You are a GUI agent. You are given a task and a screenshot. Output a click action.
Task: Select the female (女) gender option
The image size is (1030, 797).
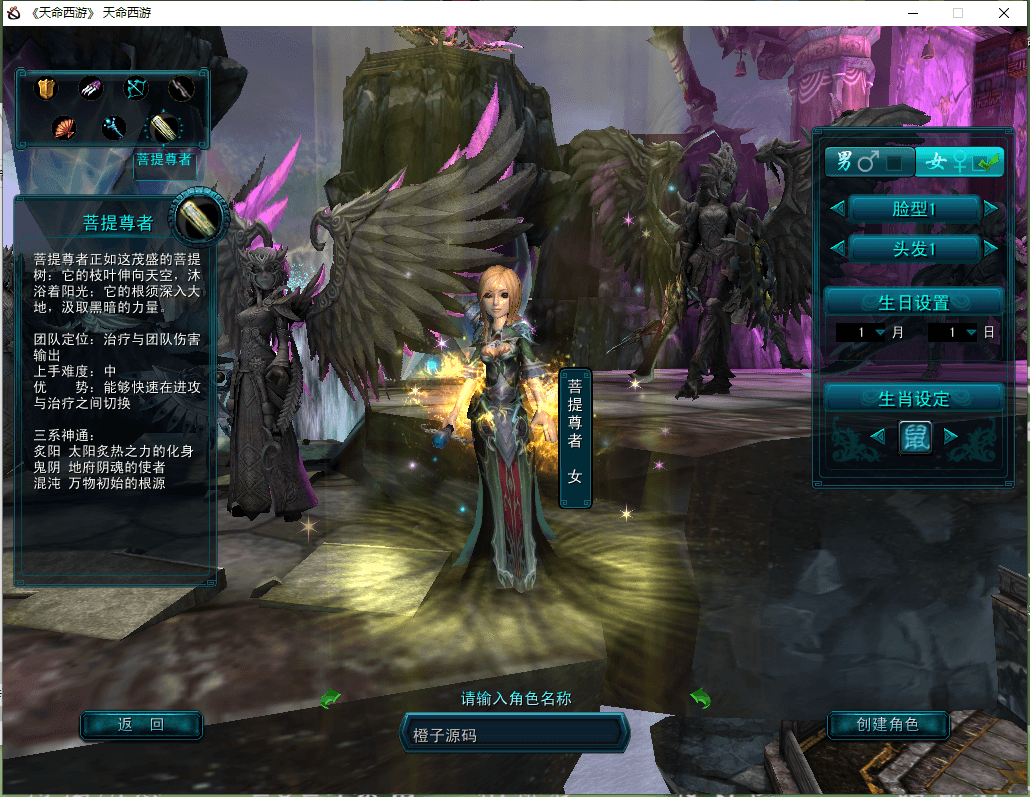click(960, 162)
